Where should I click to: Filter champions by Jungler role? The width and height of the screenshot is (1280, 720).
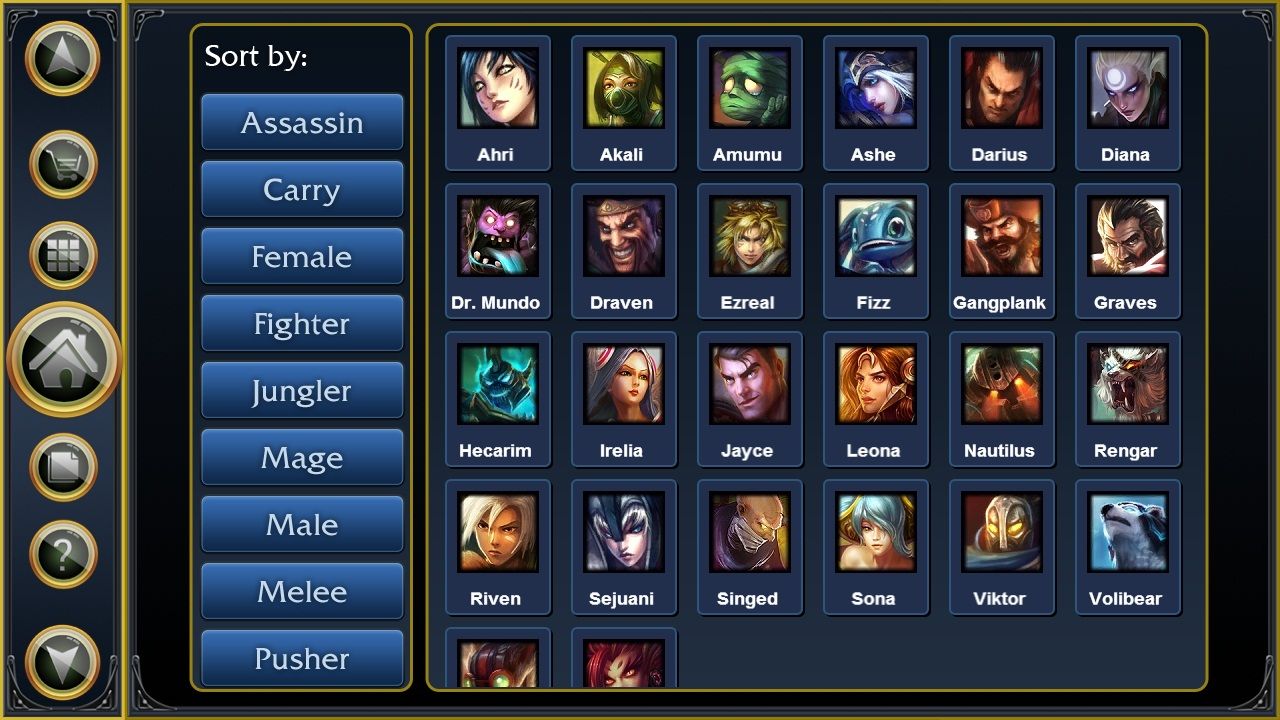tap(302, 390)
